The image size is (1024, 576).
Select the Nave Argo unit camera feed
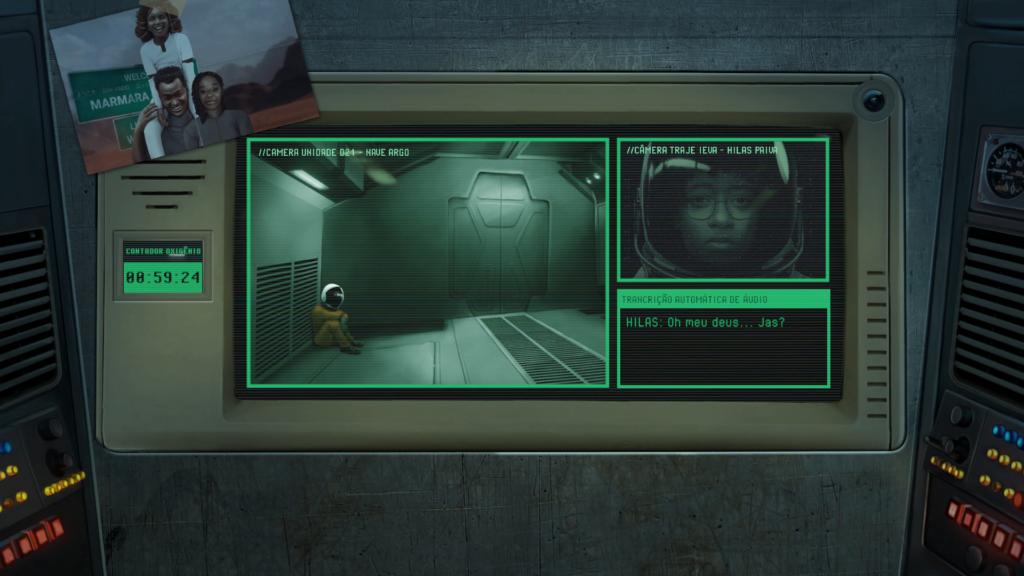click(428, 262)
